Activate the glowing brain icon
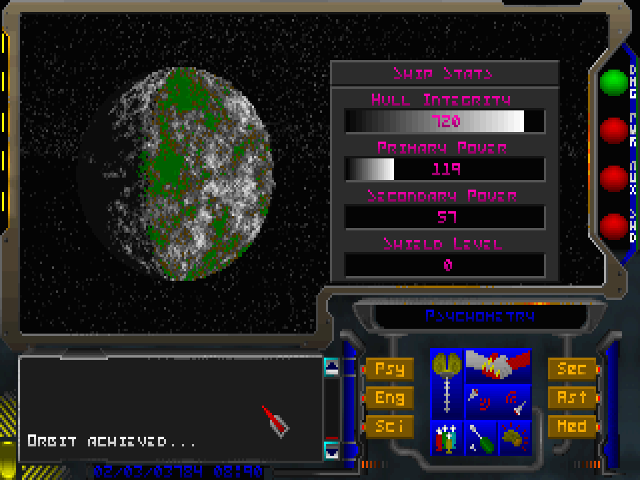The width and height of the screenshot is (640, 480). pos(513,437)
